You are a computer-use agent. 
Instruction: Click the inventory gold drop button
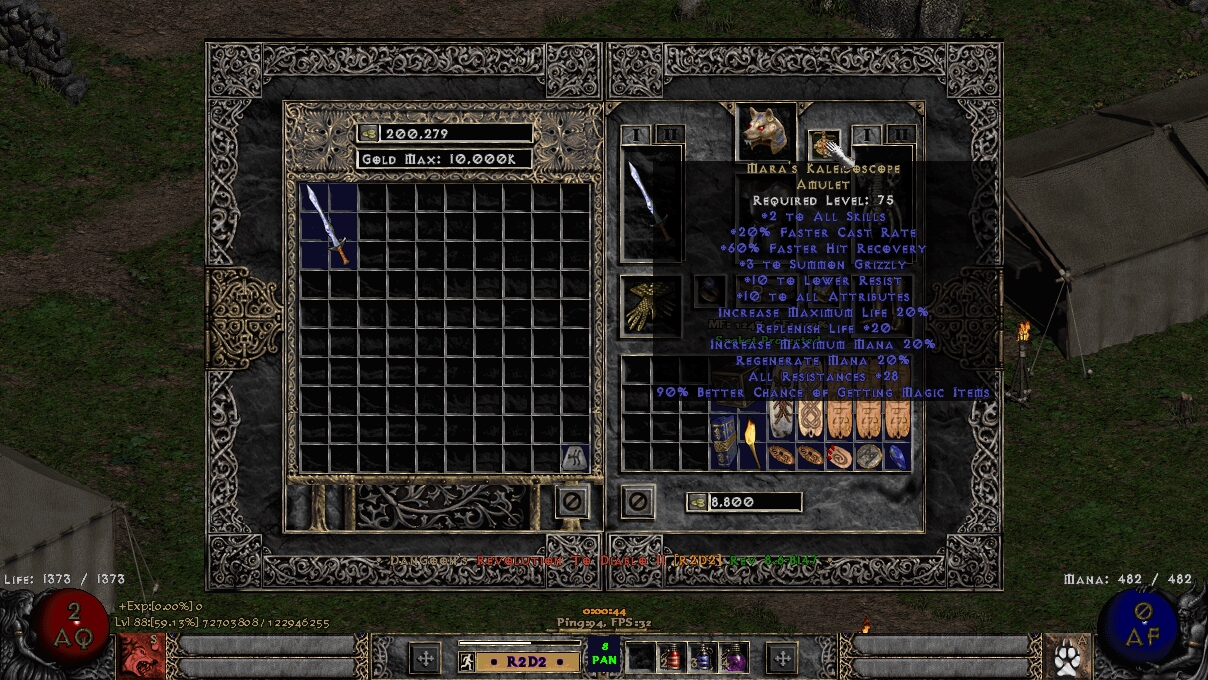696,502
